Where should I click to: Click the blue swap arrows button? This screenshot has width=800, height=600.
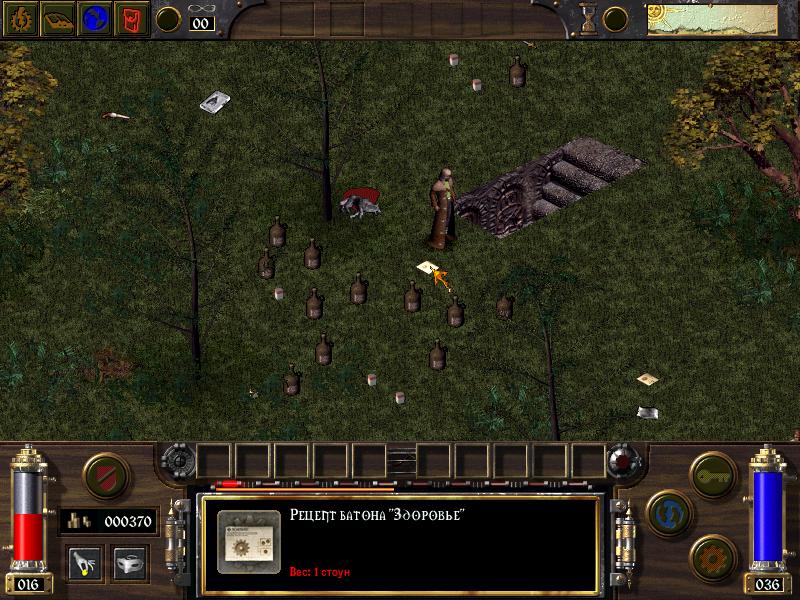point(666,510)
